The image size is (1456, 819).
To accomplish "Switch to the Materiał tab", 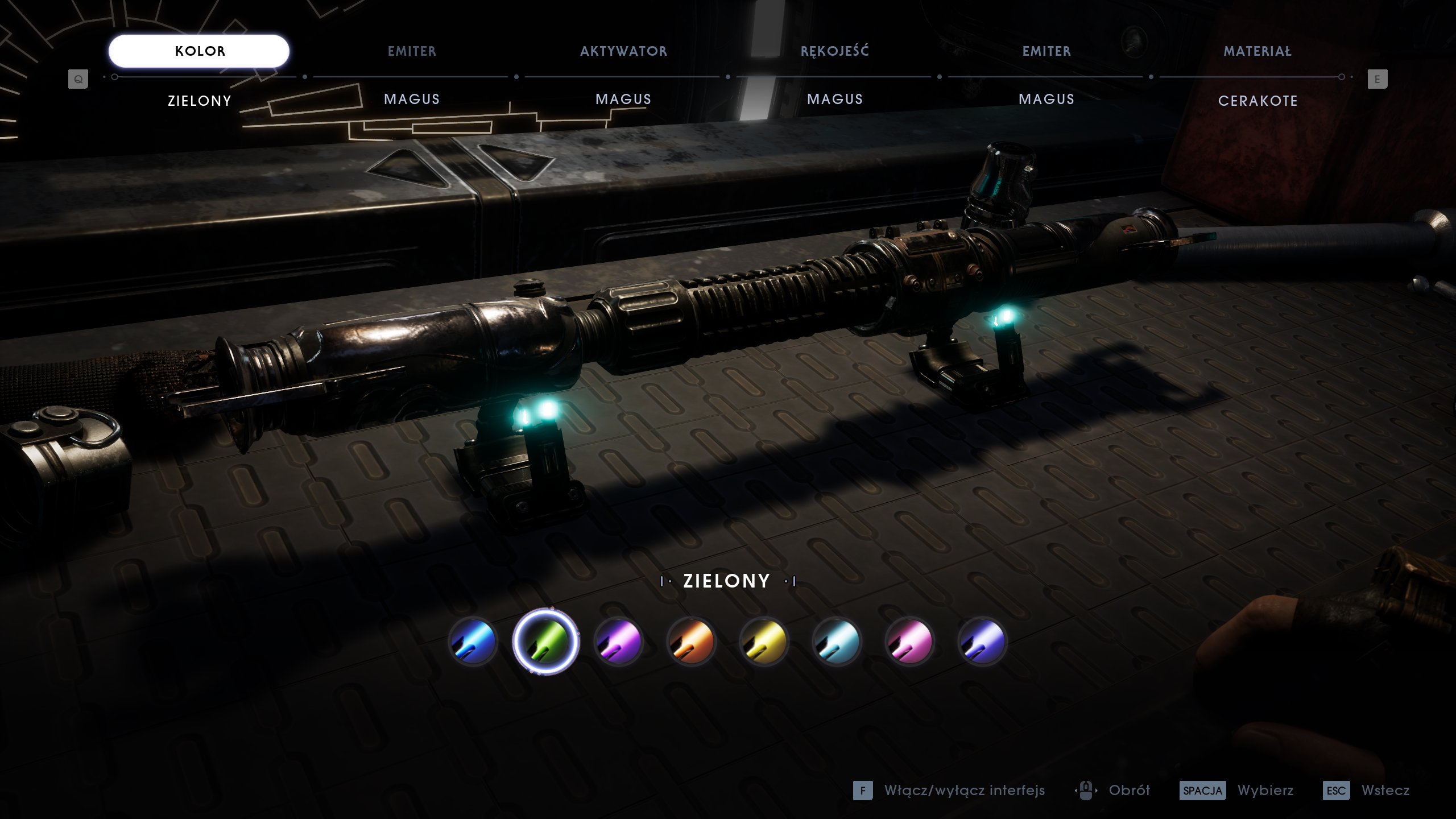I will point(1258,51).
